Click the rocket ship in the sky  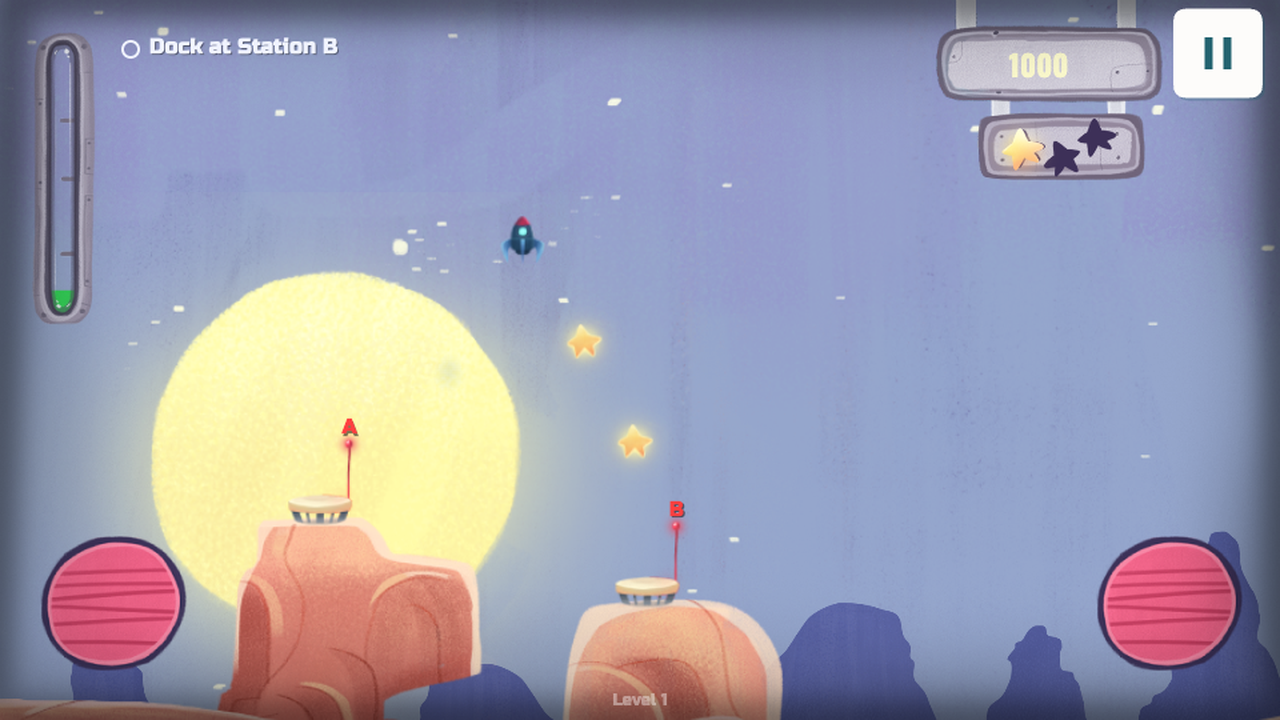[522, 237]
